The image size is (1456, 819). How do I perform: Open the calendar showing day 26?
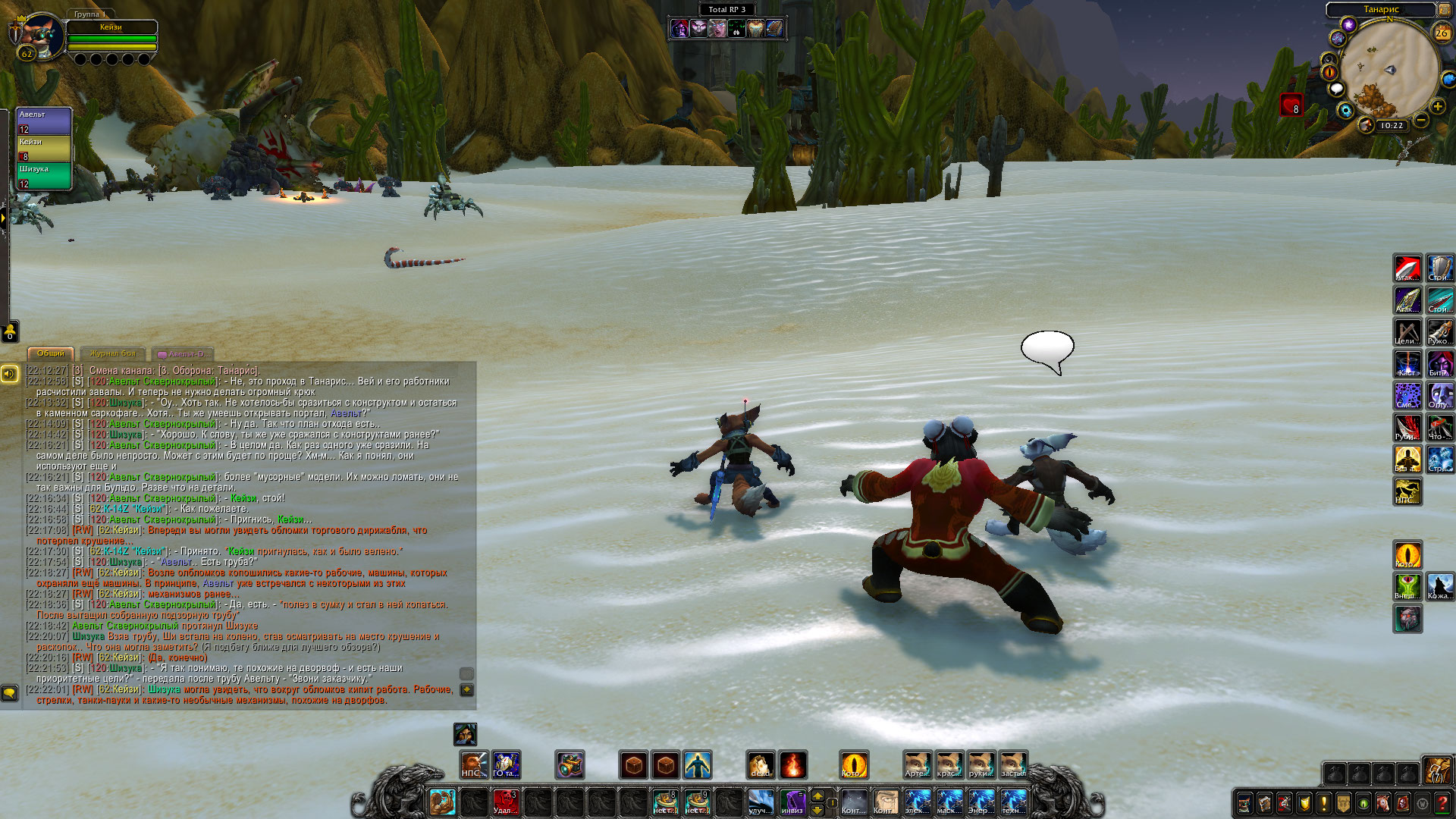click(x=1441, y=33)
